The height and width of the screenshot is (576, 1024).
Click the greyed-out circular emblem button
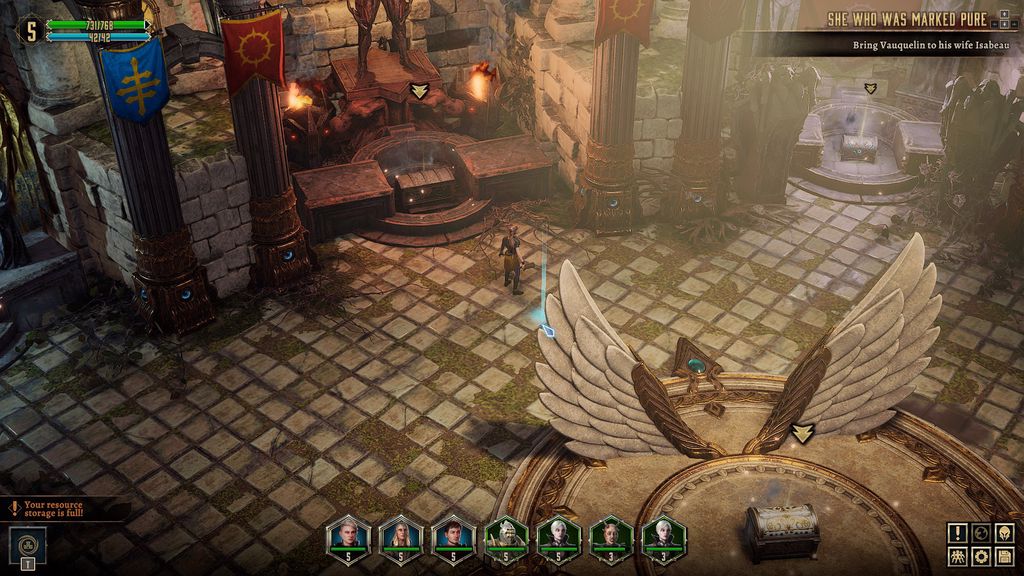tap(981, 533)
